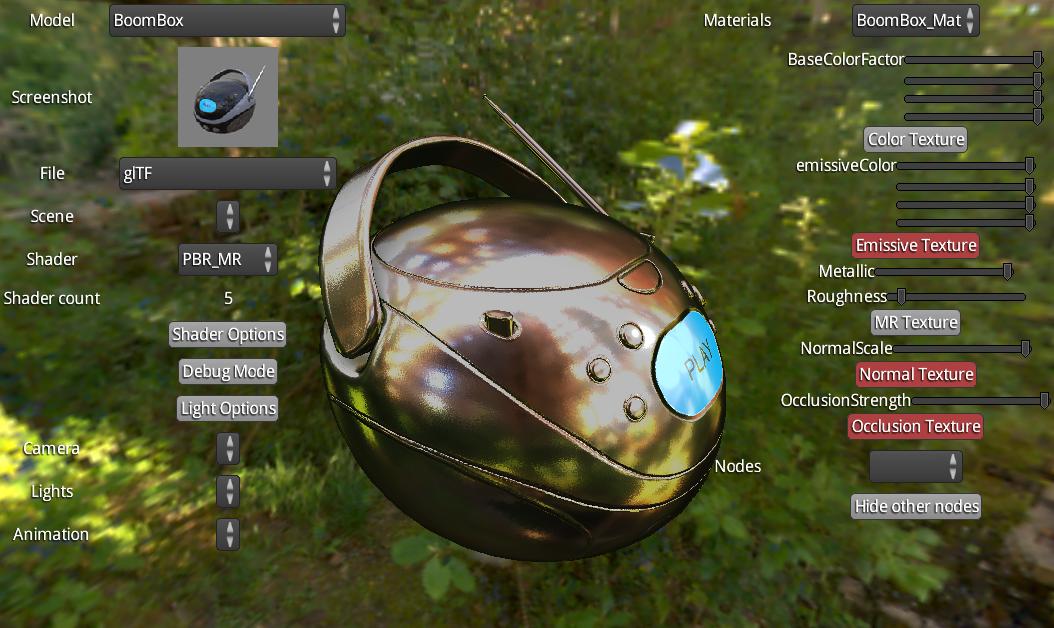1054x628 pixels.
Task: Toggle Debug Mode
Action: (x=228, y=371)
